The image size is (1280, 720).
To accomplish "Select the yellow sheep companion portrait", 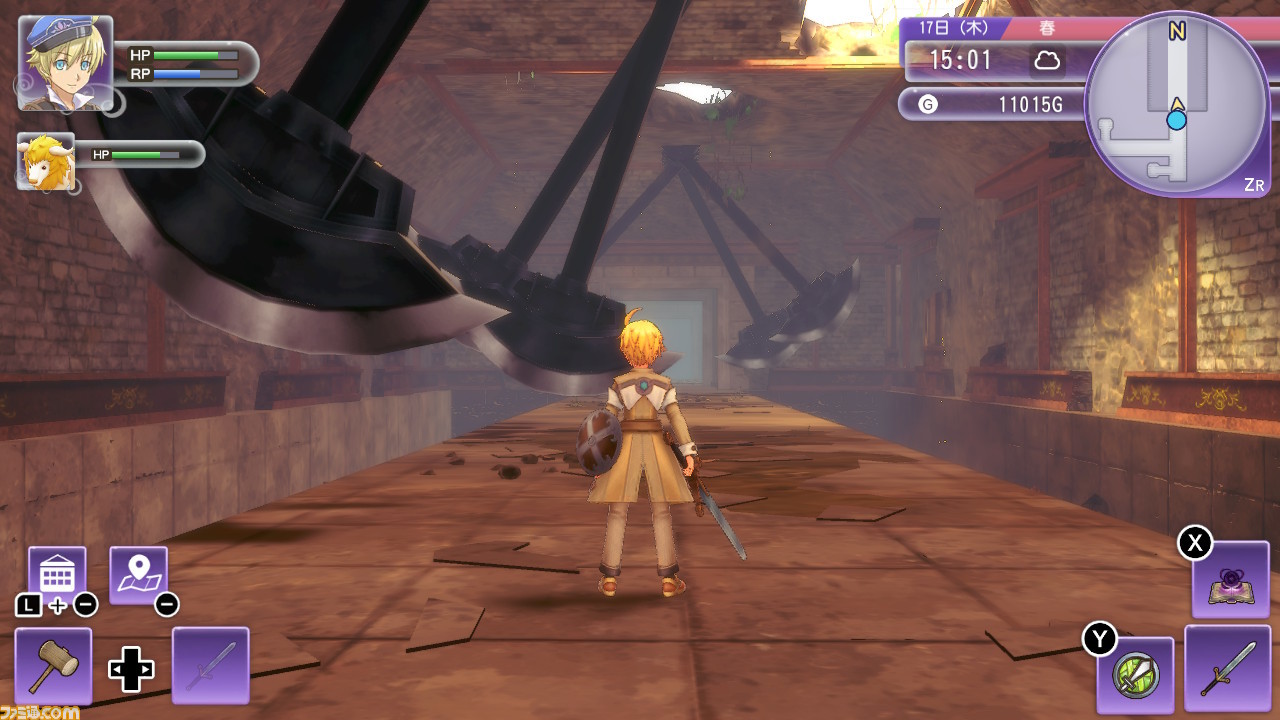I will point(46,161).
